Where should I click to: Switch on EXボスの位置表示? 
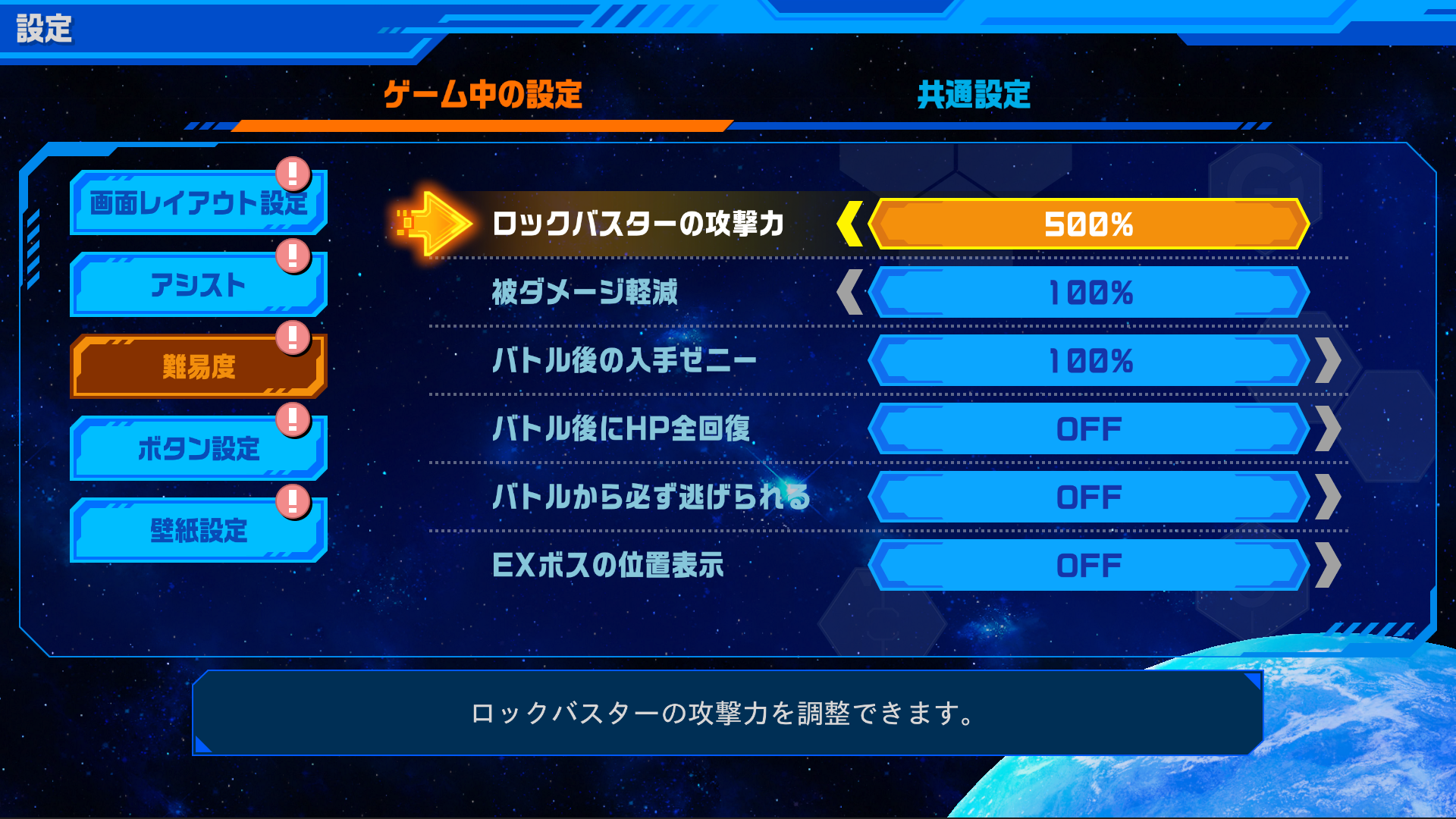(1090, 564)
